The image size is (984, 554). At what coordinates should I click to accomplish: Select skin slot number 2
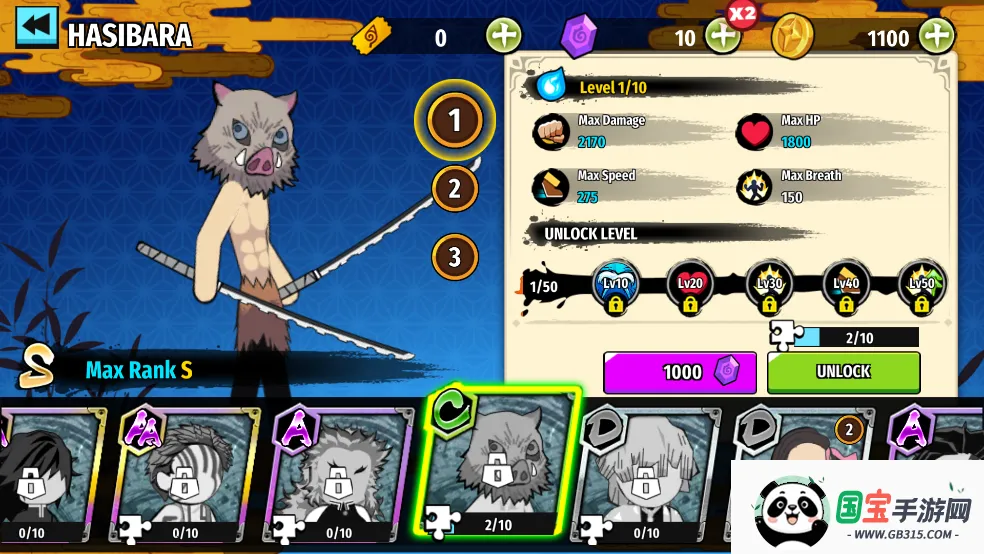pos(455,188)
